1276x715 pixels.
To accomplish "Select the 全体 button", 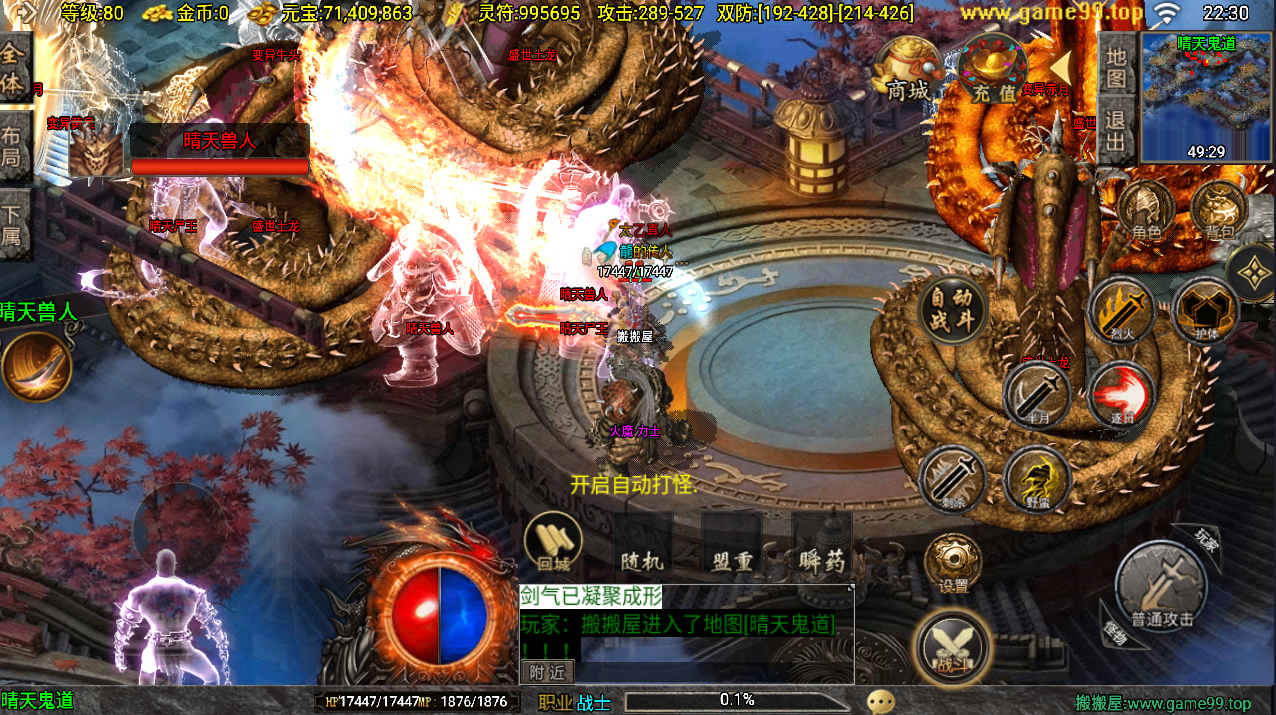I will (x=15, y=68).
